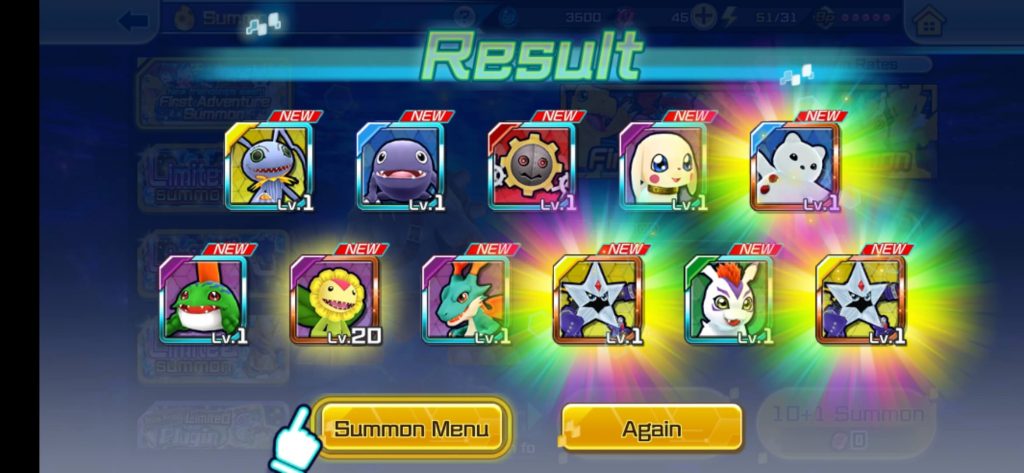Choose the cream puppy-faced monster result
The height and width of the screenshot is (473, 1024).
(663, 166)
